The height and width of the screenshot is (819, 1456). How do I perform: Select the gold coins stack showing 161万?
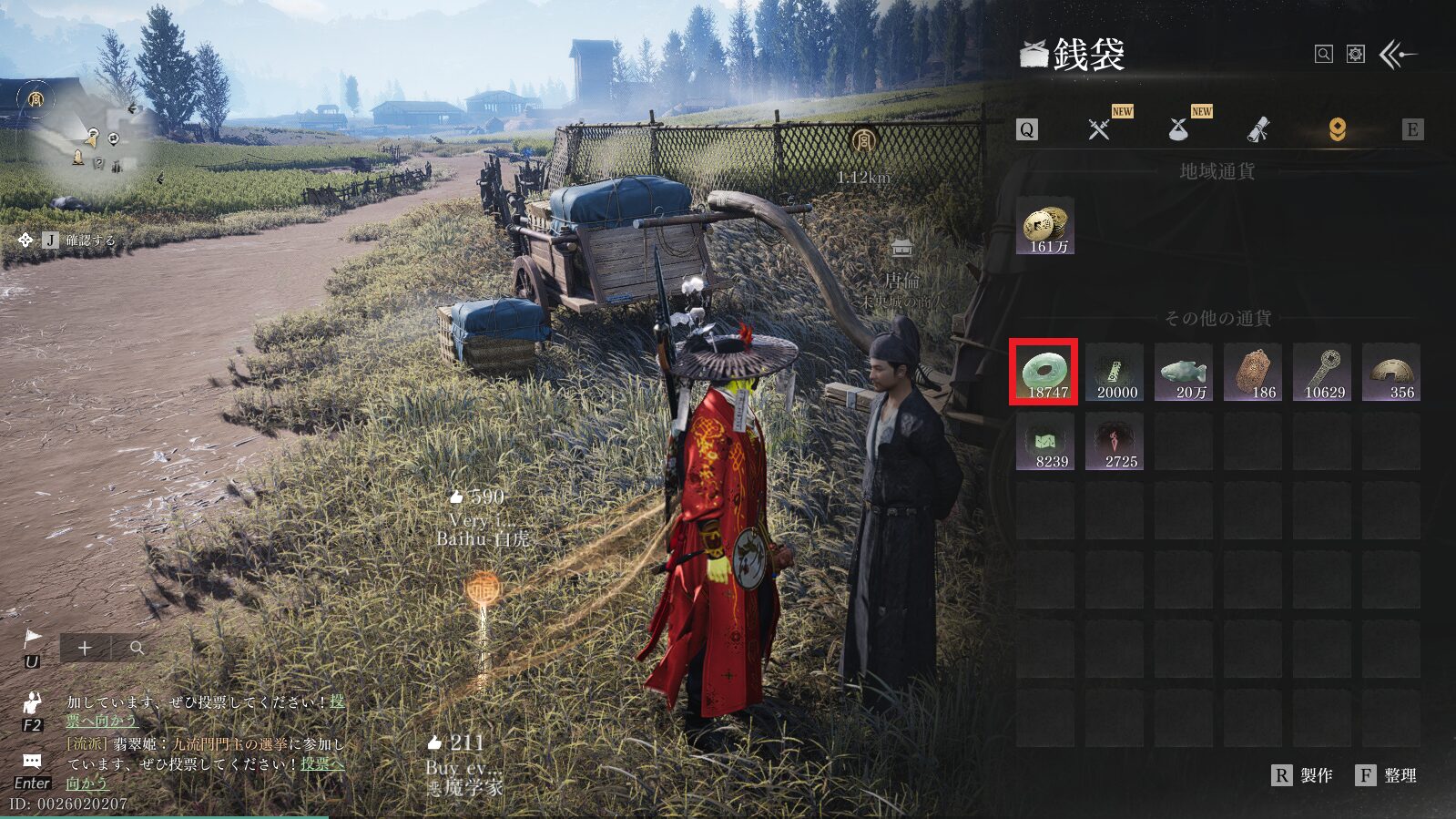point(1044,226)
